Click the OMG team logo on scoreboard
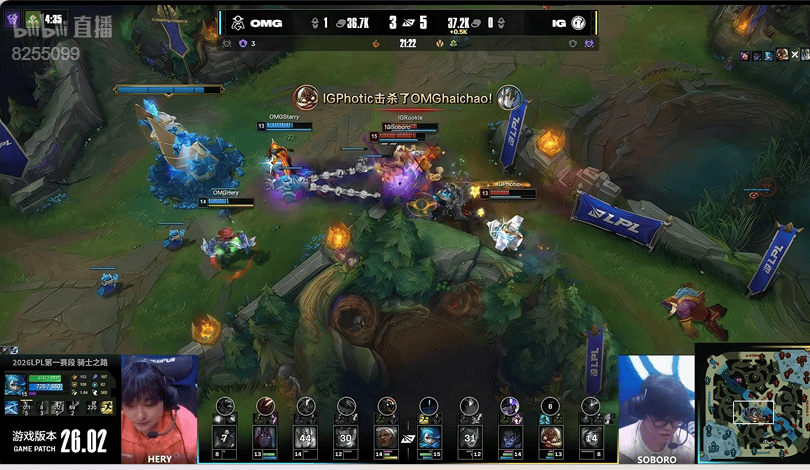Image resolution: width=810 pixels, height=470 pixels. pyautogui.click(x=237, y=23)
